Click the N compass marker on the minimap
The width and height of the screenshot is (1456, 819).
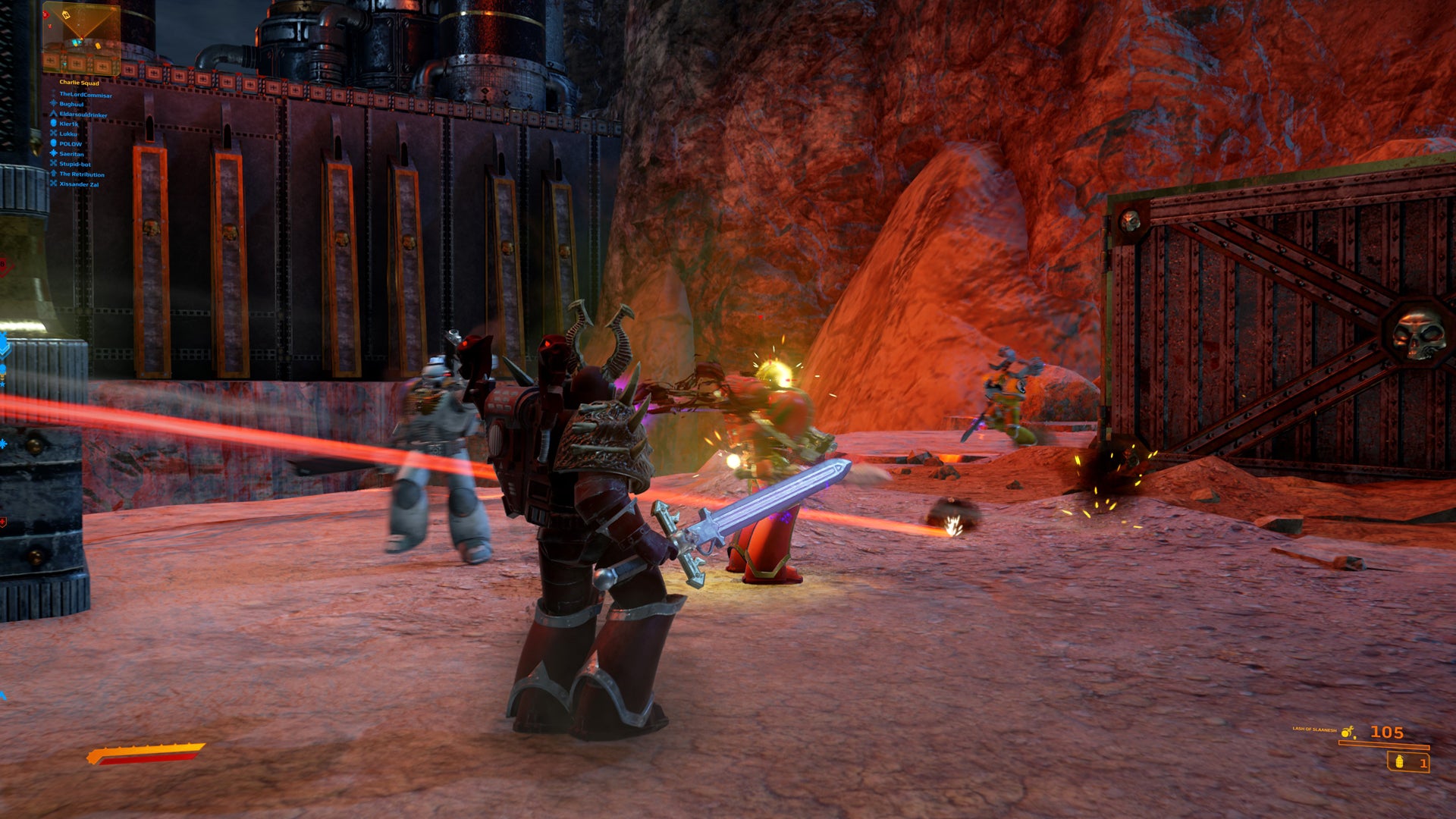66,15
